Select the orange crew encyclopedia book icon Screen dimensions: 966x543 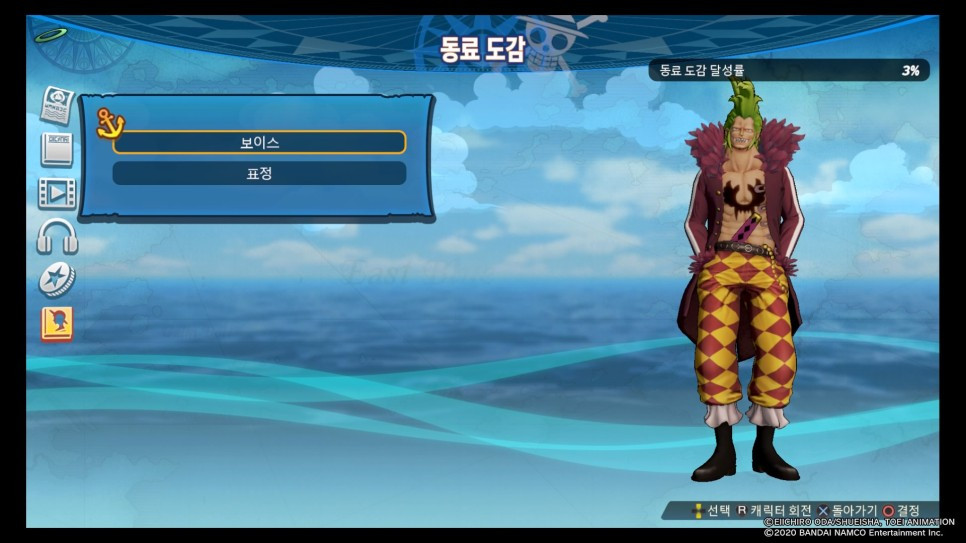point(57,324)
